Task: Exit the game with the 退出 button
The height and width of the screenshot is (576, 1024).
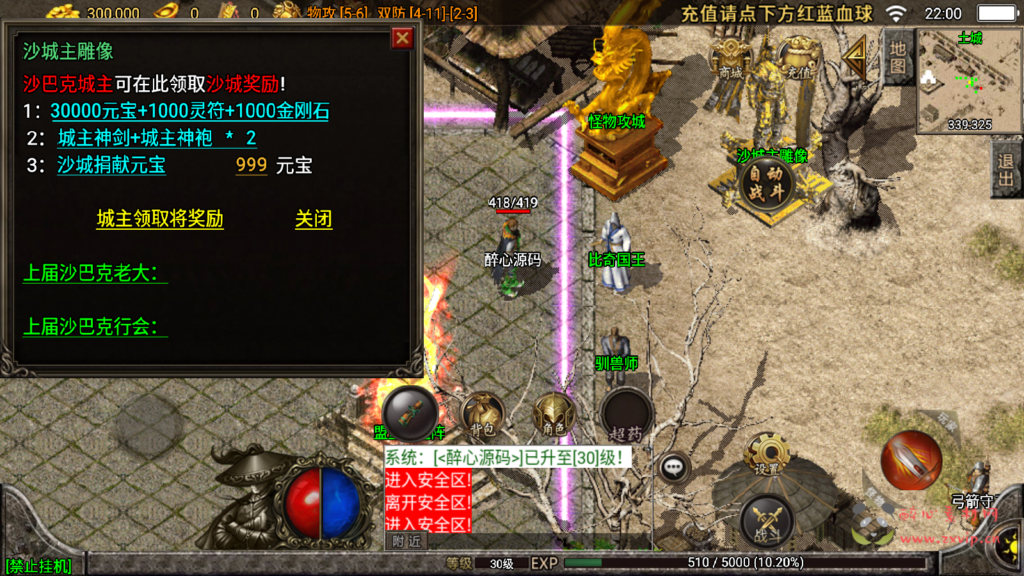Action: (1005, 169)
